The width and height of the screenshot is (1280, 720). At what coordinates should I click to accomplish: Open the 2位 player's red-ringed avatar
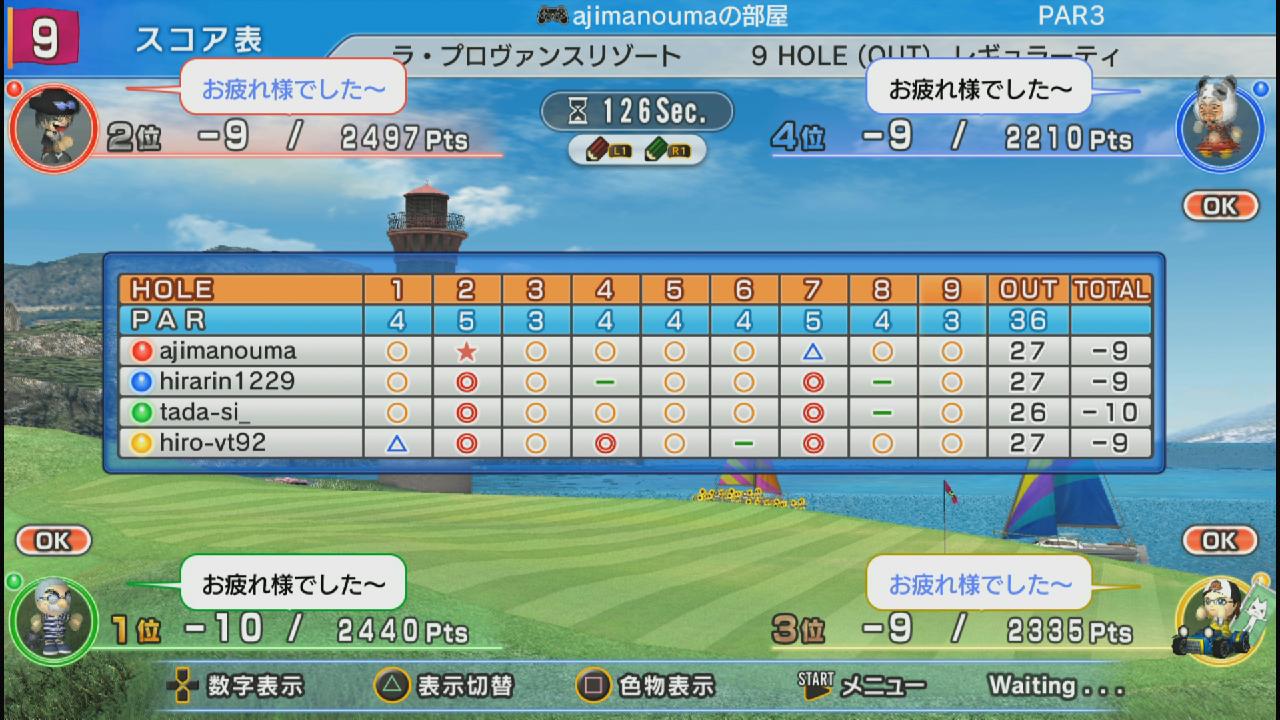(54, 128)
